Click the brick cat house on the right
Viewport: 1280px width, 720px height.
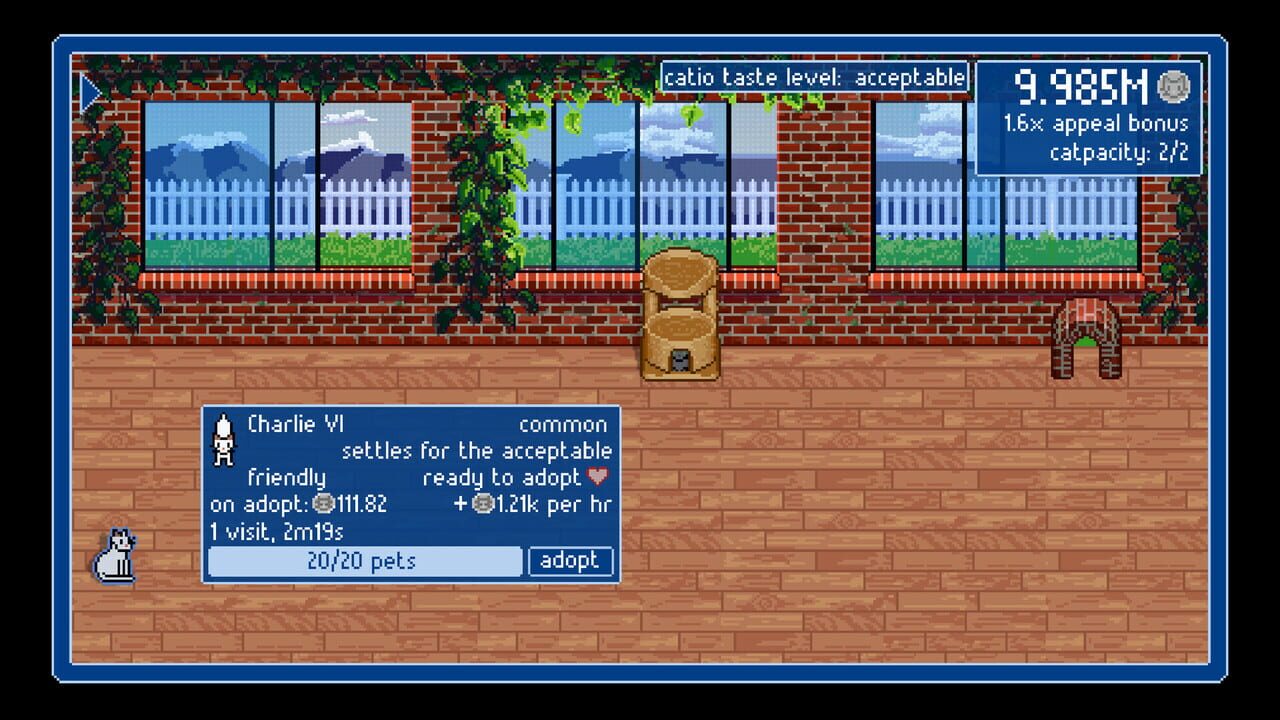1087,340
